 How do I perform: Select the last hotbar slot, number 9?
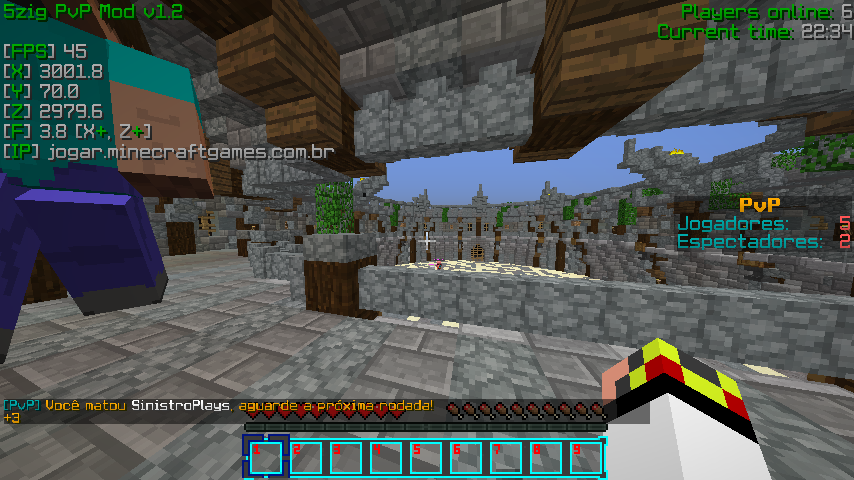point(585,457)
